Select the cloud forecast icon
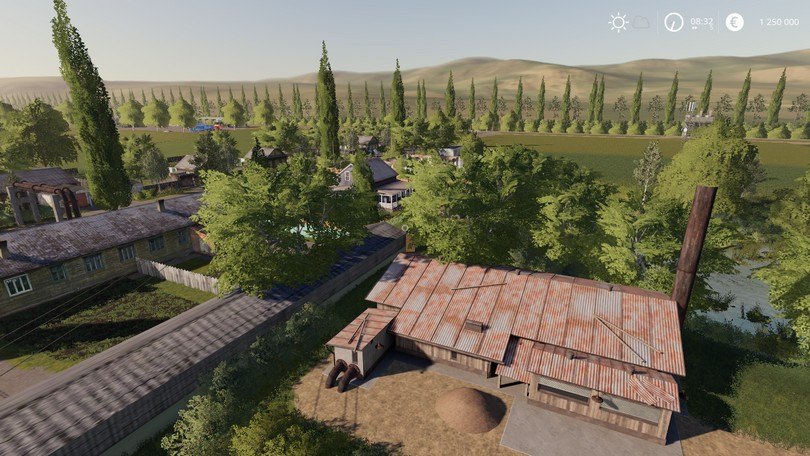The image size is (810, 456). [641, 22]
